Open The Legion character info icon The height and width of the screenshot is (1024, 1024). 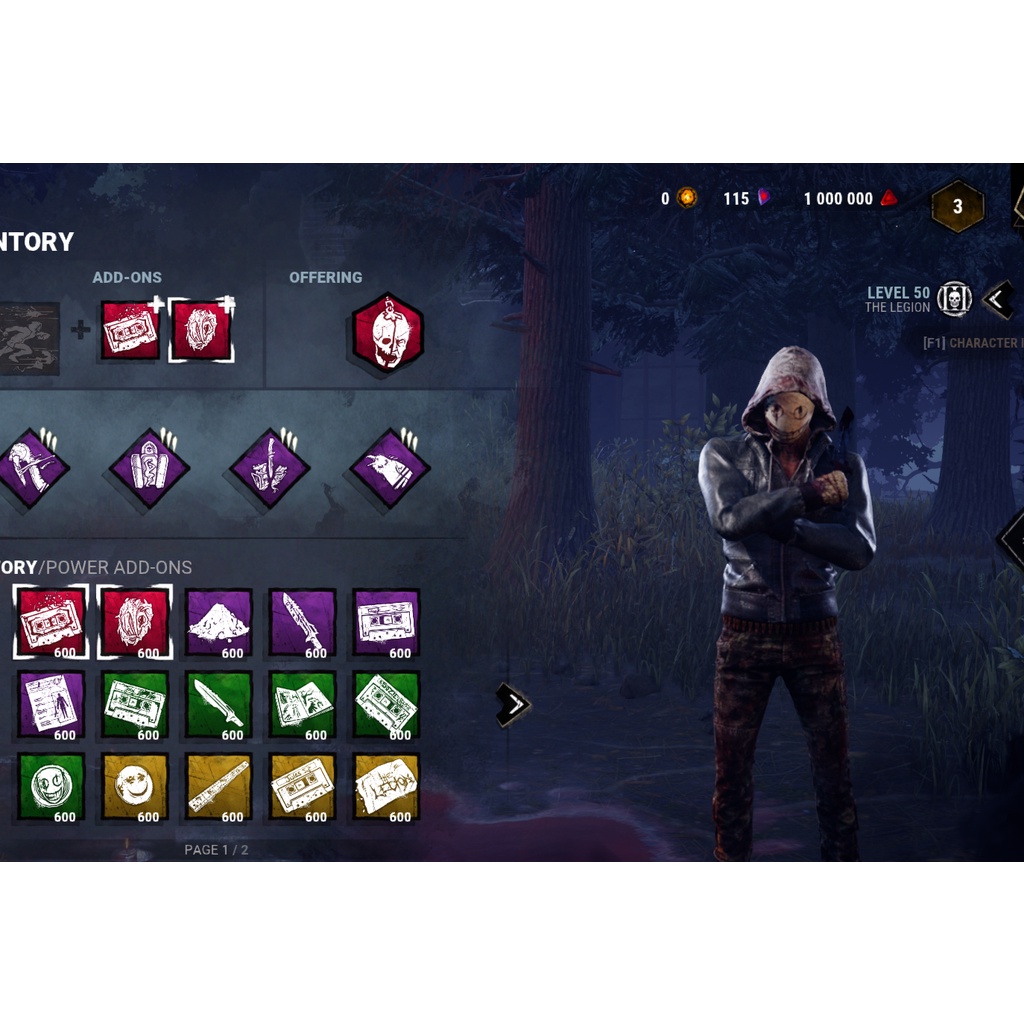[955, 299]
